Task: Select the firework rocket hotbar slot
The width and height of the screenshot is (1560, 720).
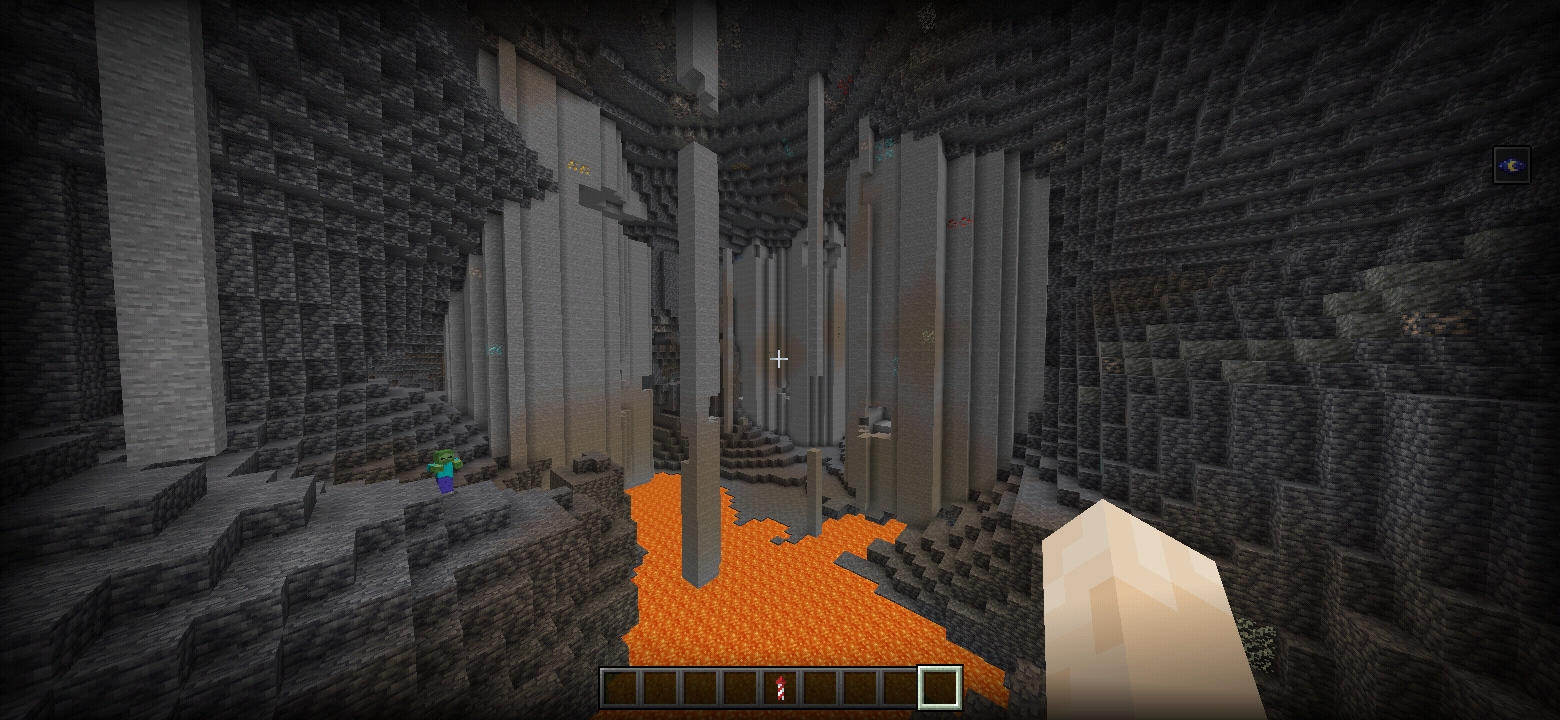Action: (780, 688)
